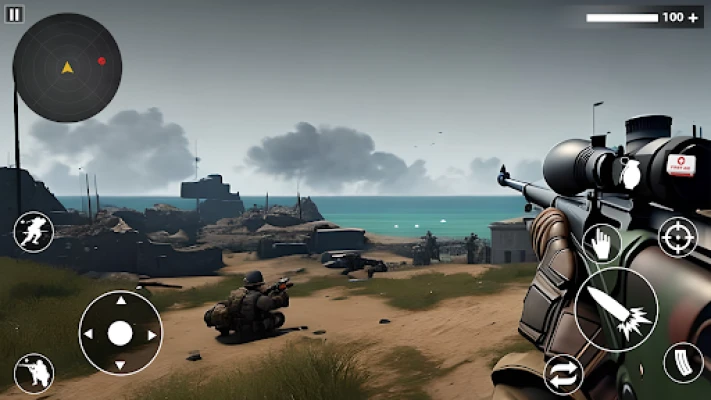Tap the movement joystick's up arrow

[x=120, y=300]
